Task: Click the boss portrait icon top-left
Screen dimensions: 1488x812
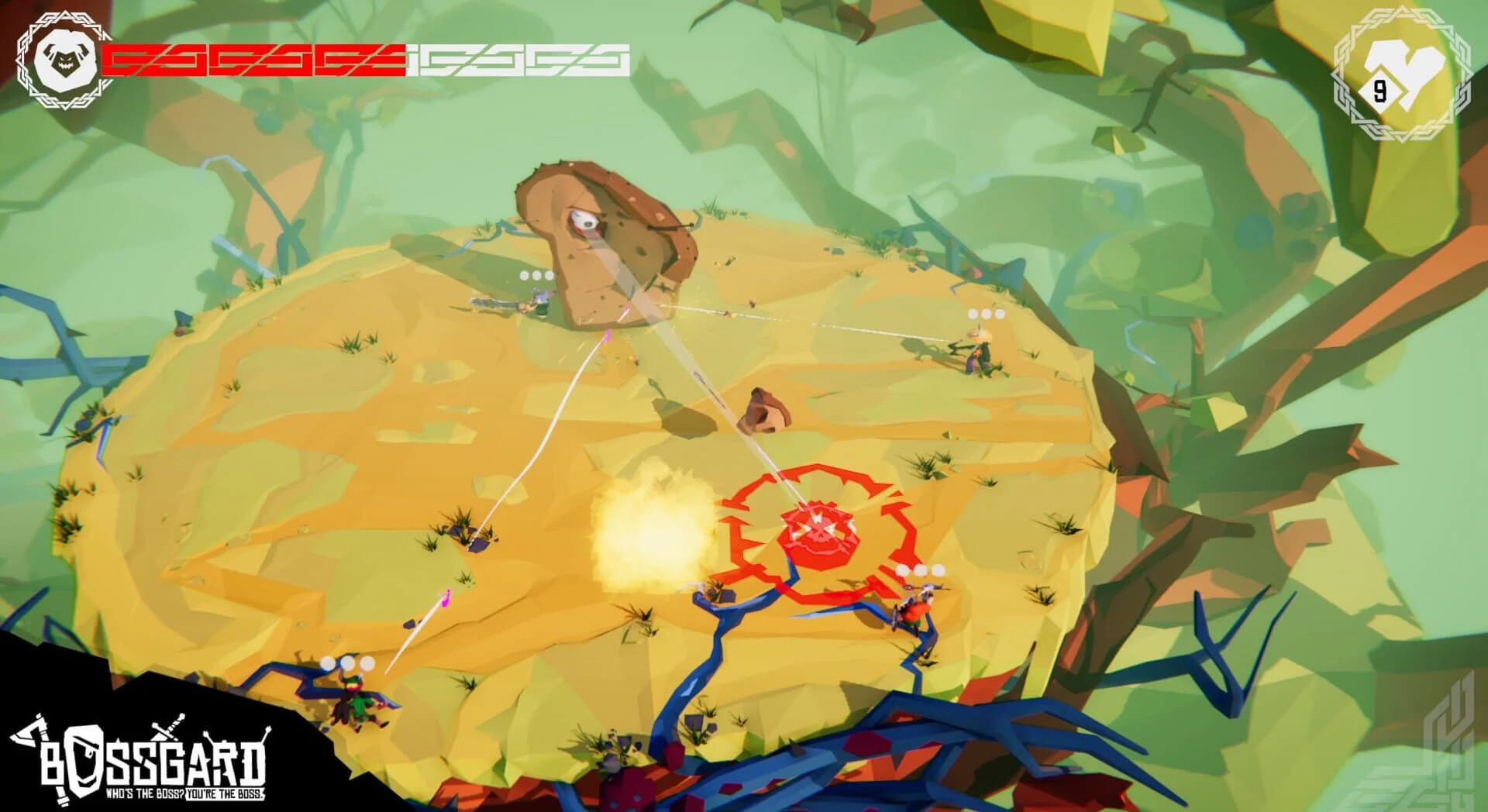Action: [66, 58]
